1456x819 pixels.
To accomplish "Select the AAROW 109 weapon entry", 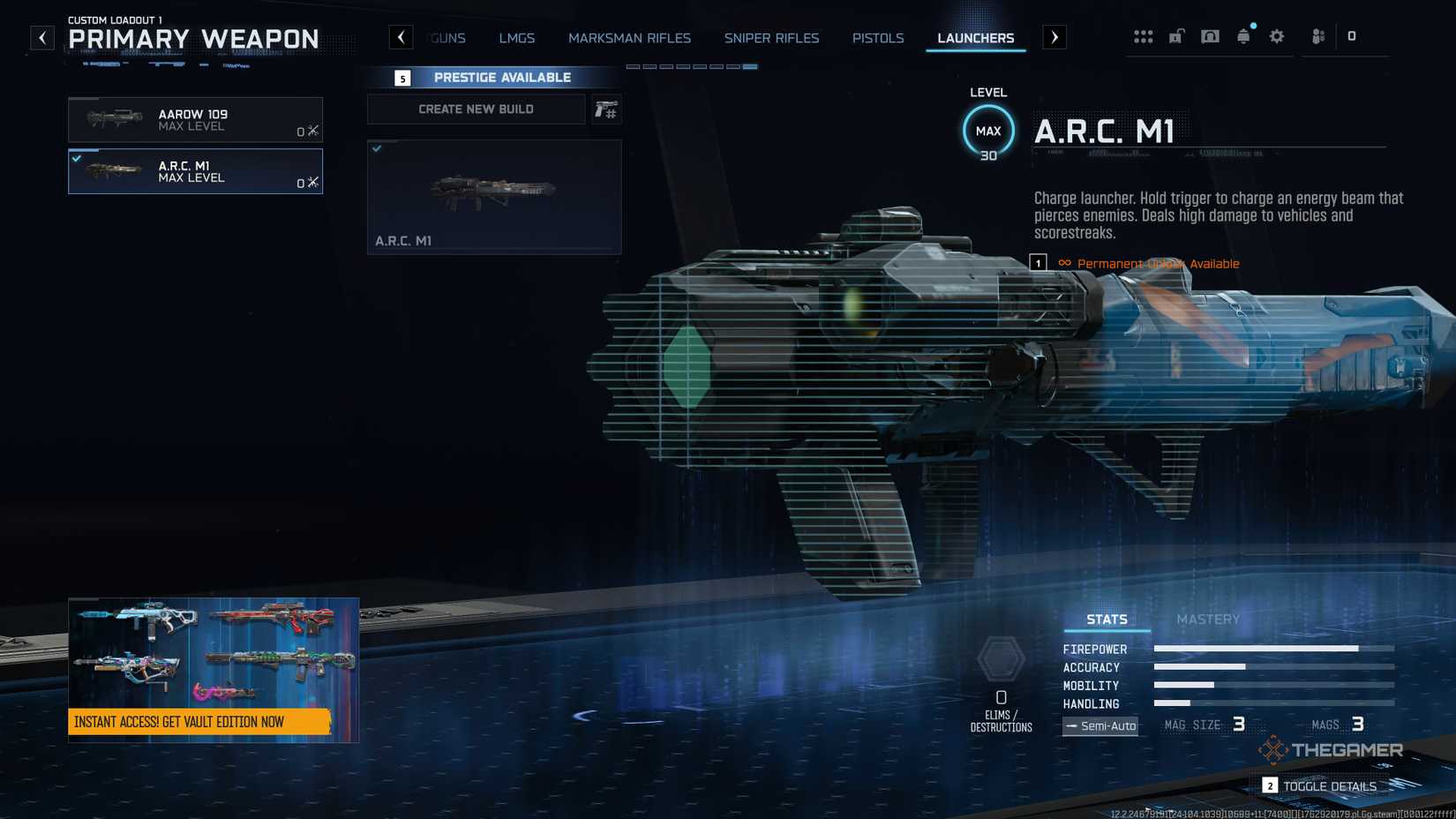I will (x=195, y=119).
